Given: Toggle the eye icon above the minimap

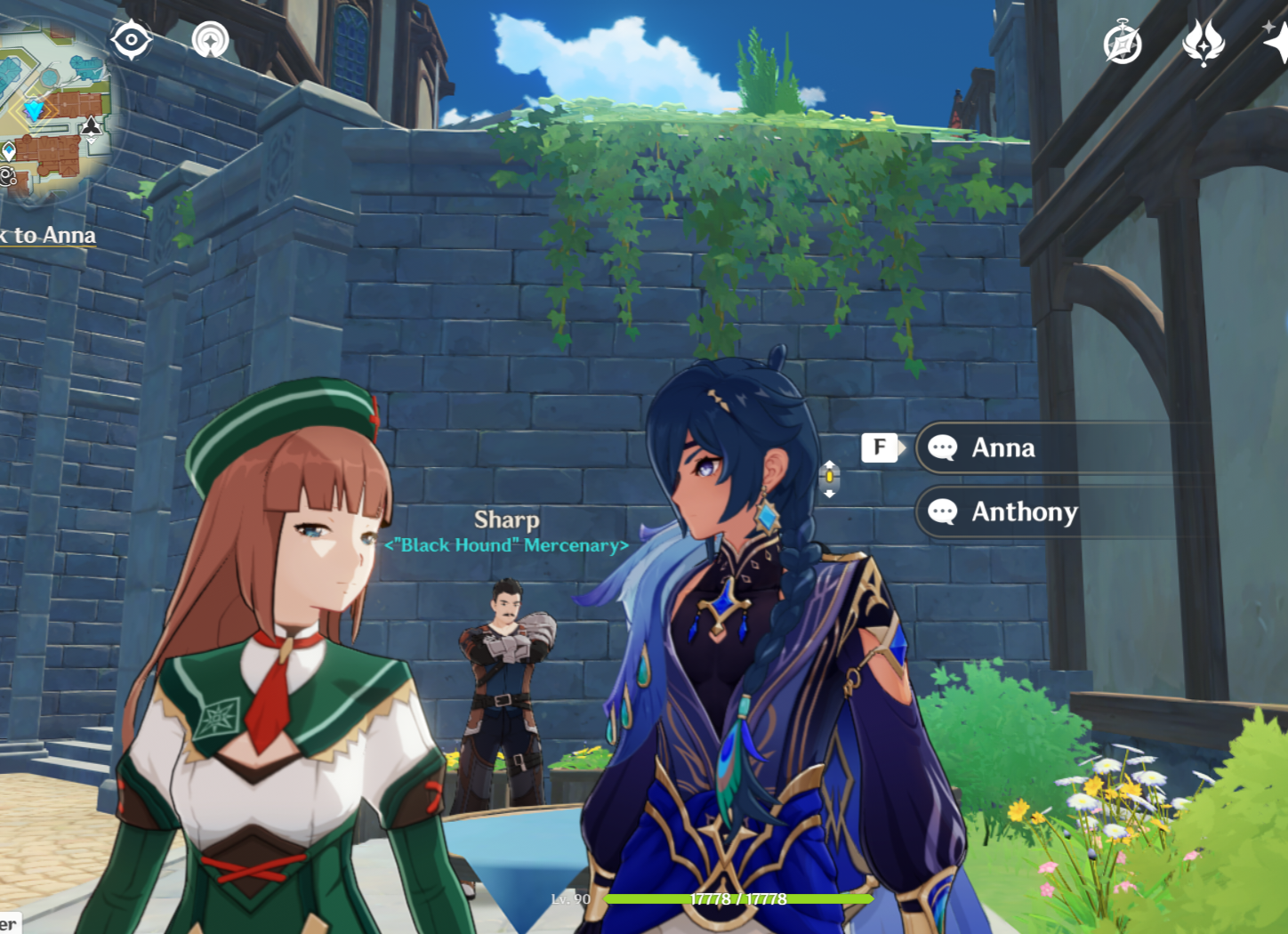Looking at the screenshot, I should [131, 38].
